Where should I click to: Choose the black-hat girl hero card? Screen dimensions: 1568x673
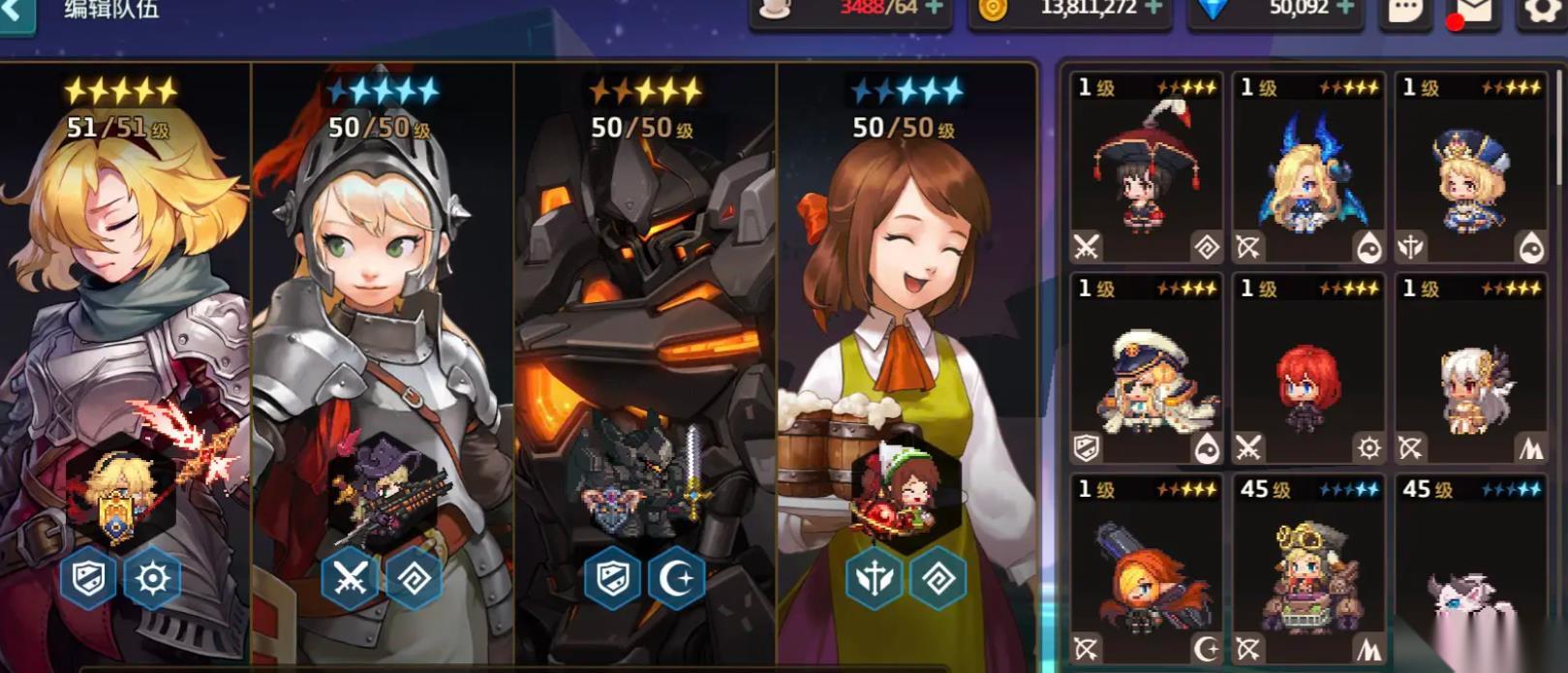[1146, 168]
